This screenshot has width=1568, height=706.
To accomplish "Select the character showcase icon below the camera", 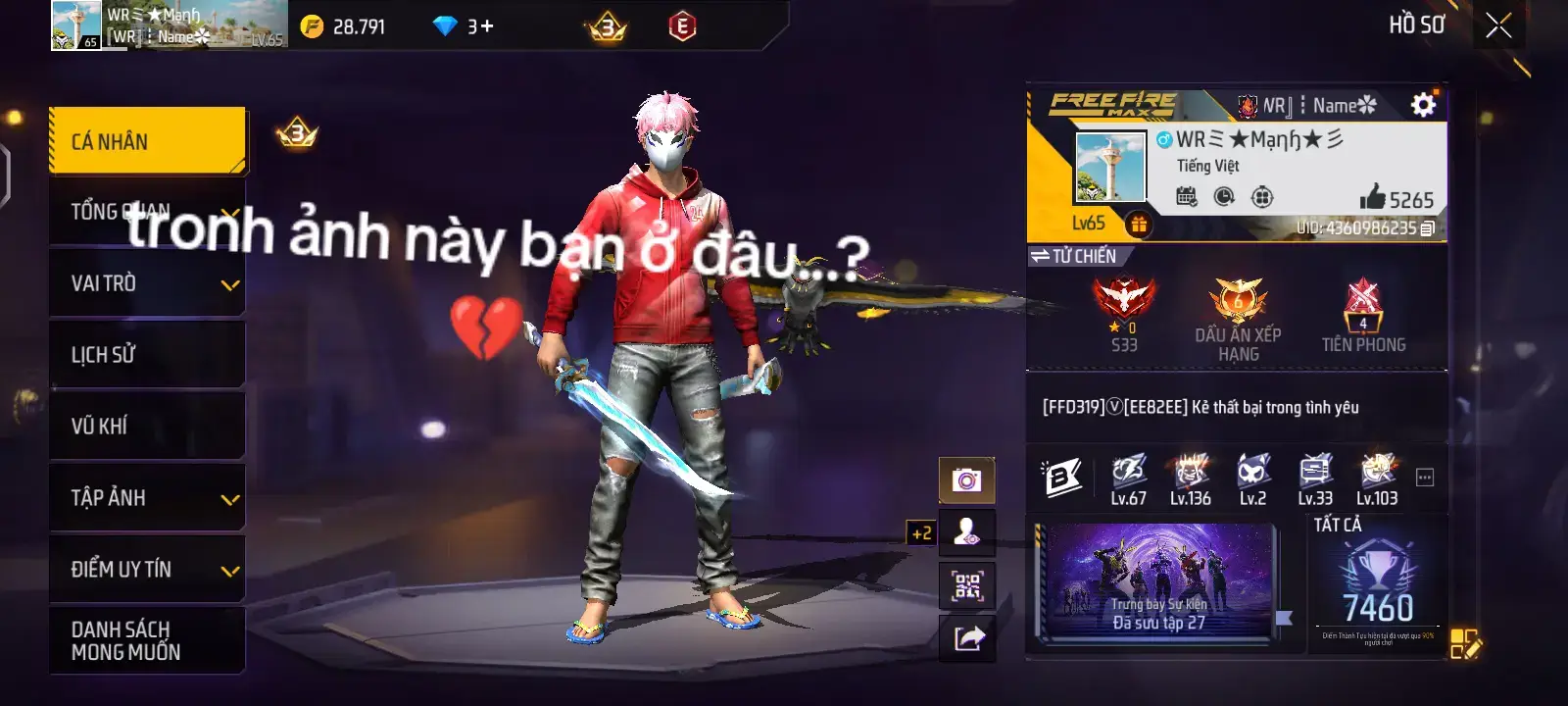I will (x=967, y=533).
